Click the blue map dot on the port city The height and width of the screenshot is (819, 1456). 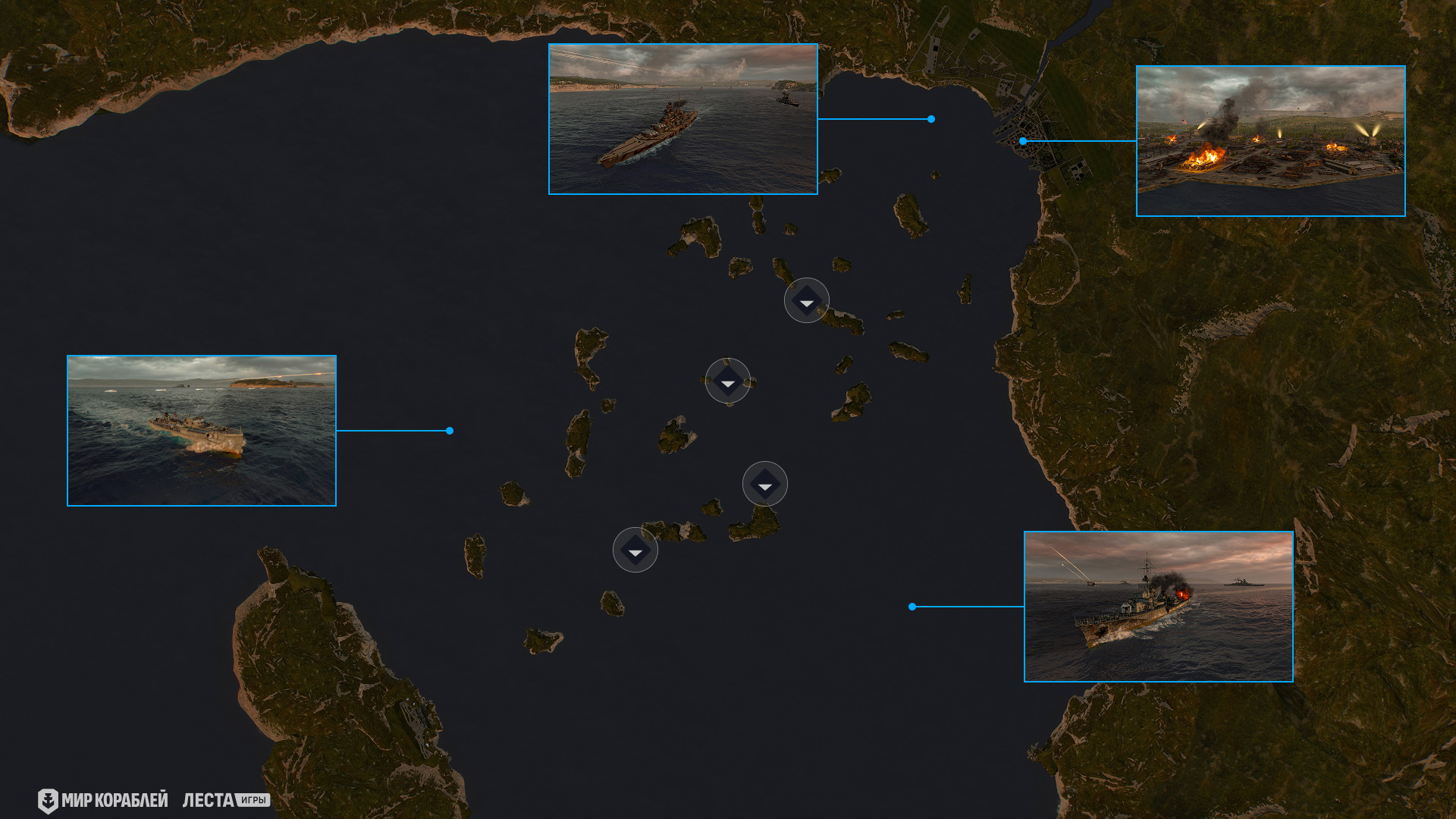1023,141
